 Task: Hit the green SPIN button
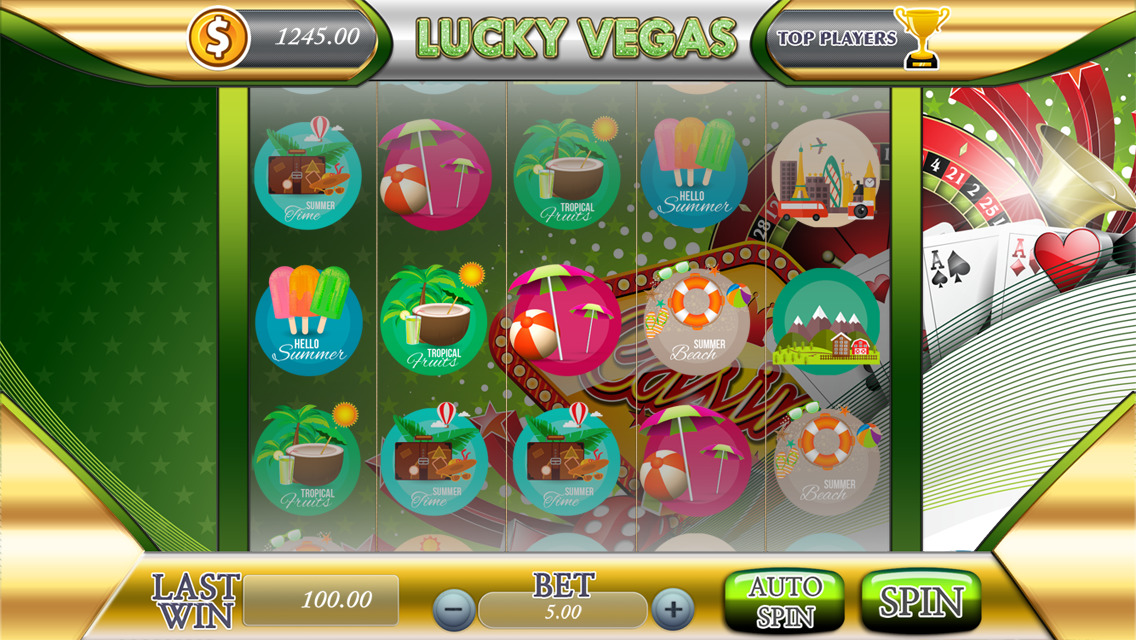(920, 601)
